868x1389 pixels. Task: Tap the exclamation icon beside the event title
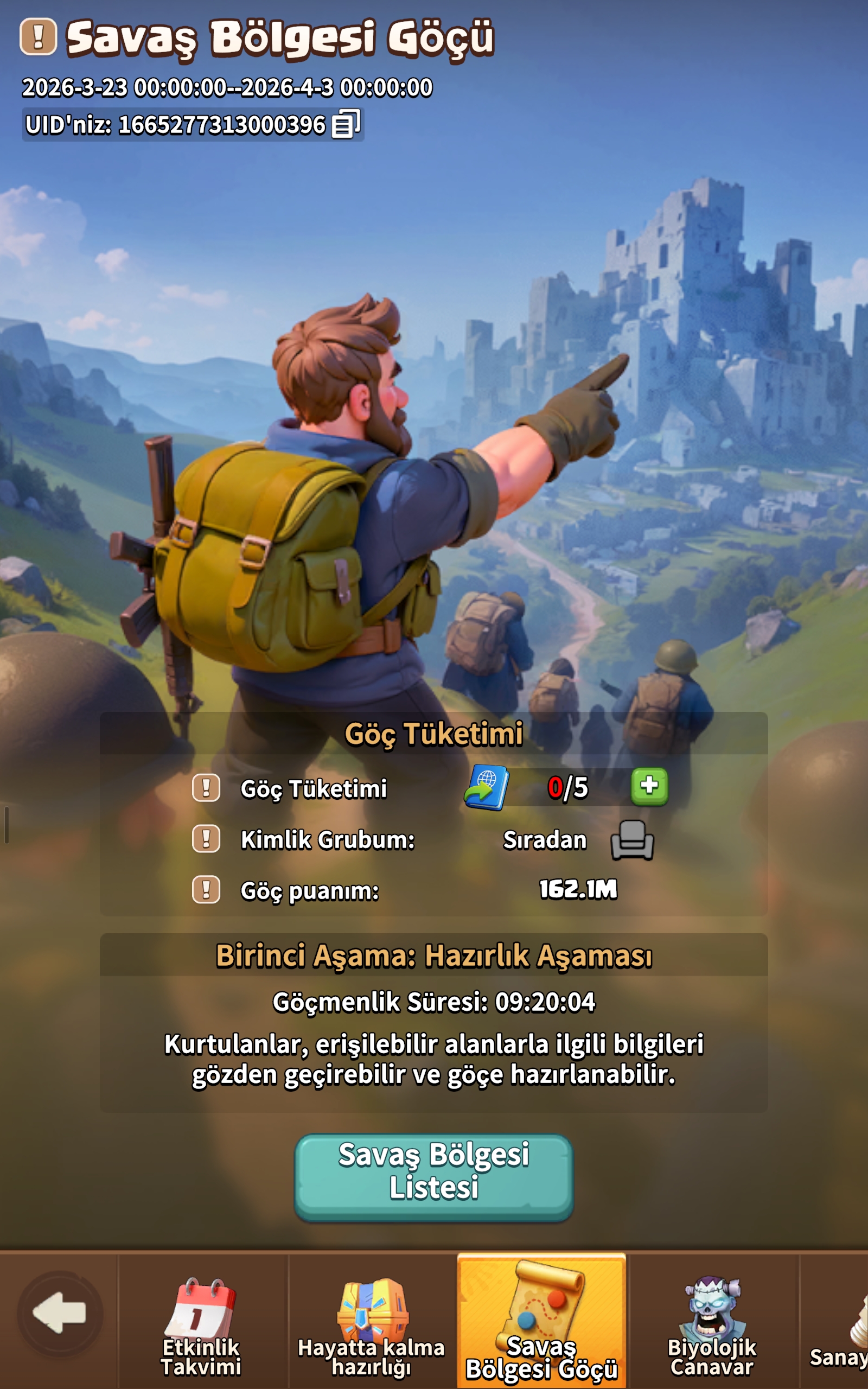pos(38,36)
